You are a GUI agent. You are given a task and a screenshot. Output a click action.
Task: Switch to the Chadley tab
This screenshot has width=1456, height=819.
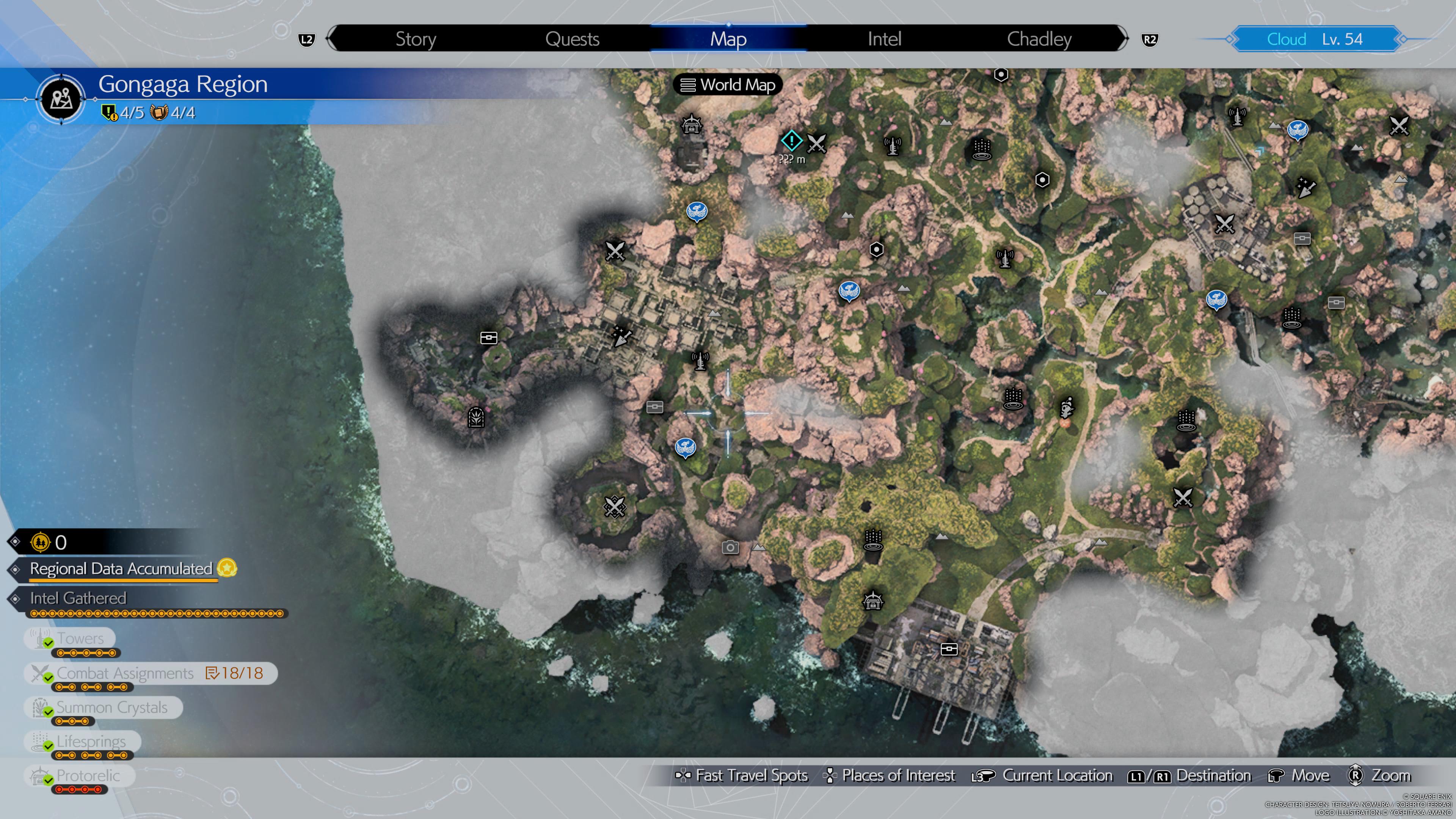[1039, 39]
